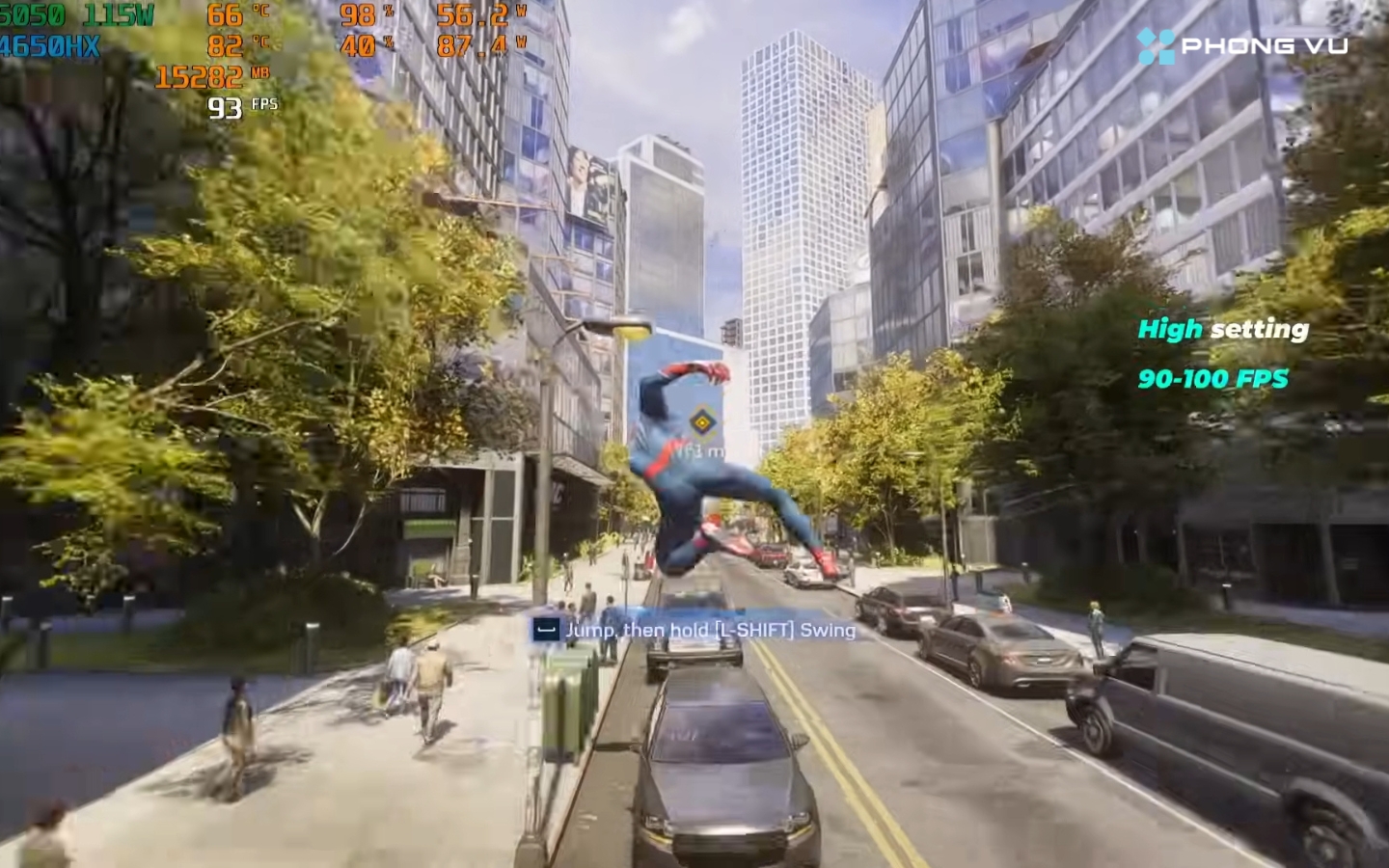Click the 93 FPS counter
1389x868 pixels.
(x=225, y=107)
